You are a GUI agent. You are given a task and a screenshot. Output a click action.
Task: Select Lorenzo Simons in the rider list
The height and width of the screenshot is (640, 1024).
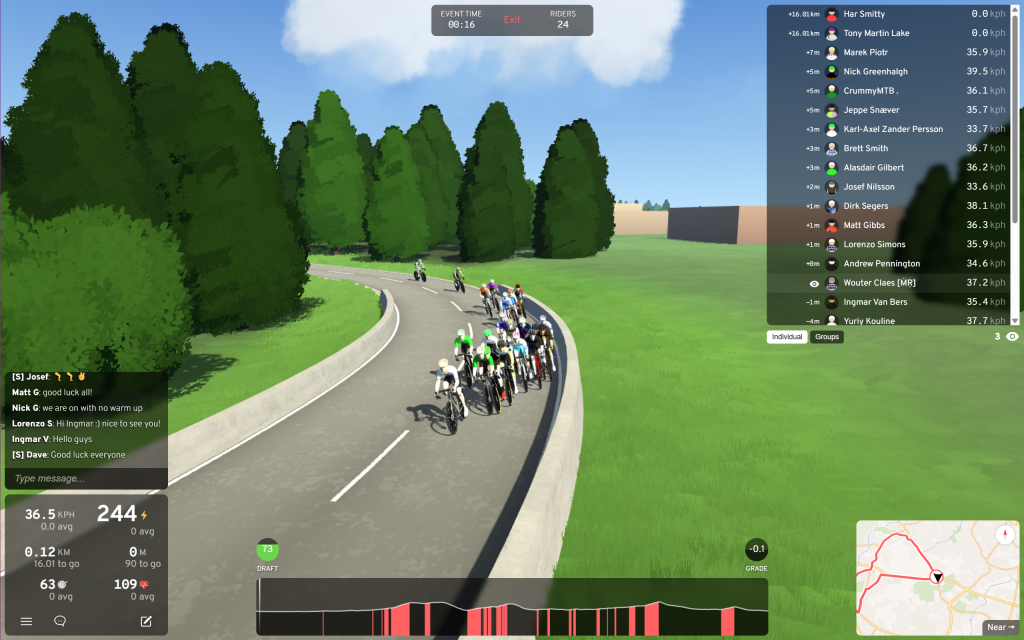874,245
